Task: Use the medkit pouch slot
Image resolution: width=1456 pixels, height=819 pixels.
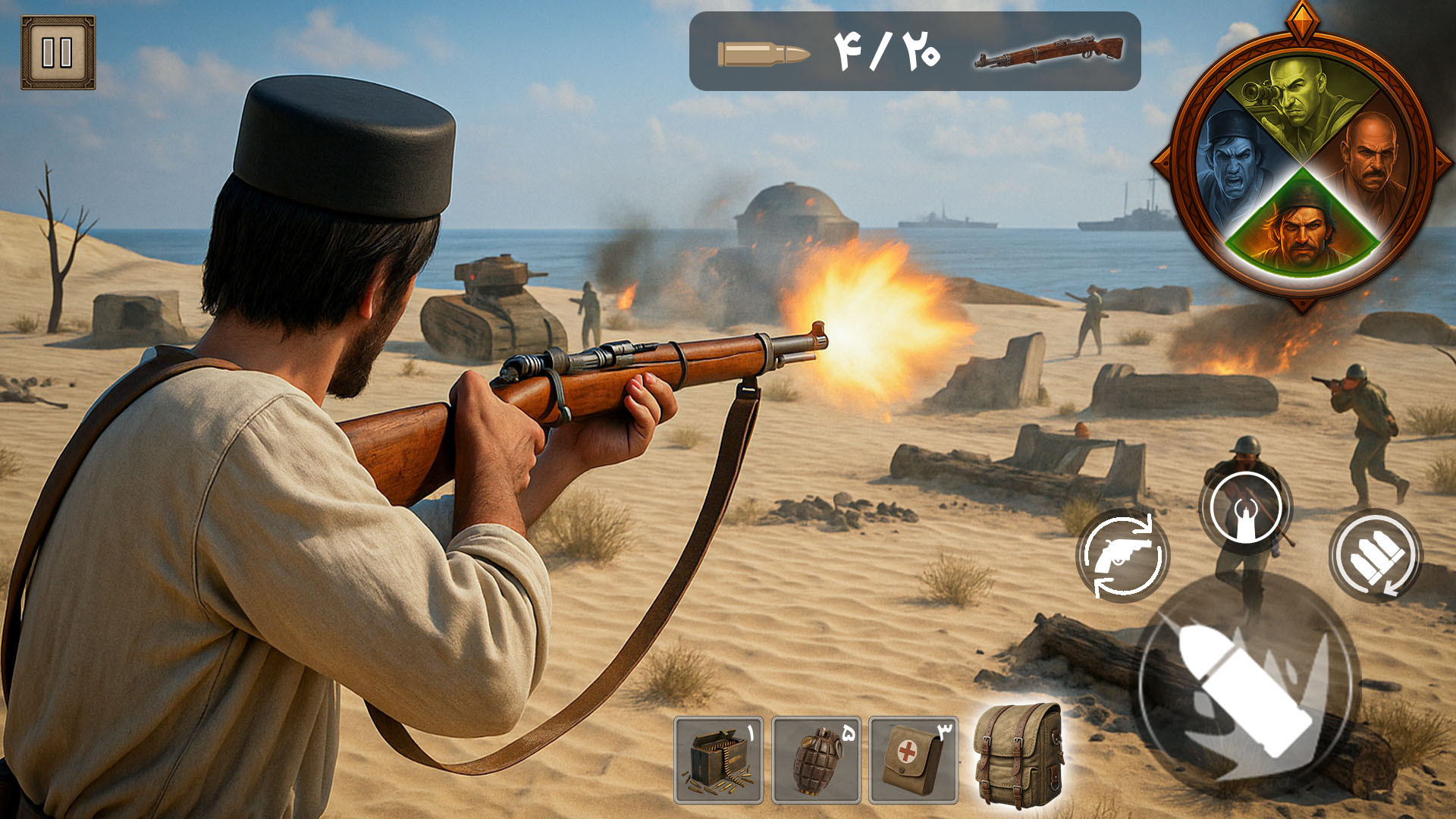Action: [x=913, y=760]
